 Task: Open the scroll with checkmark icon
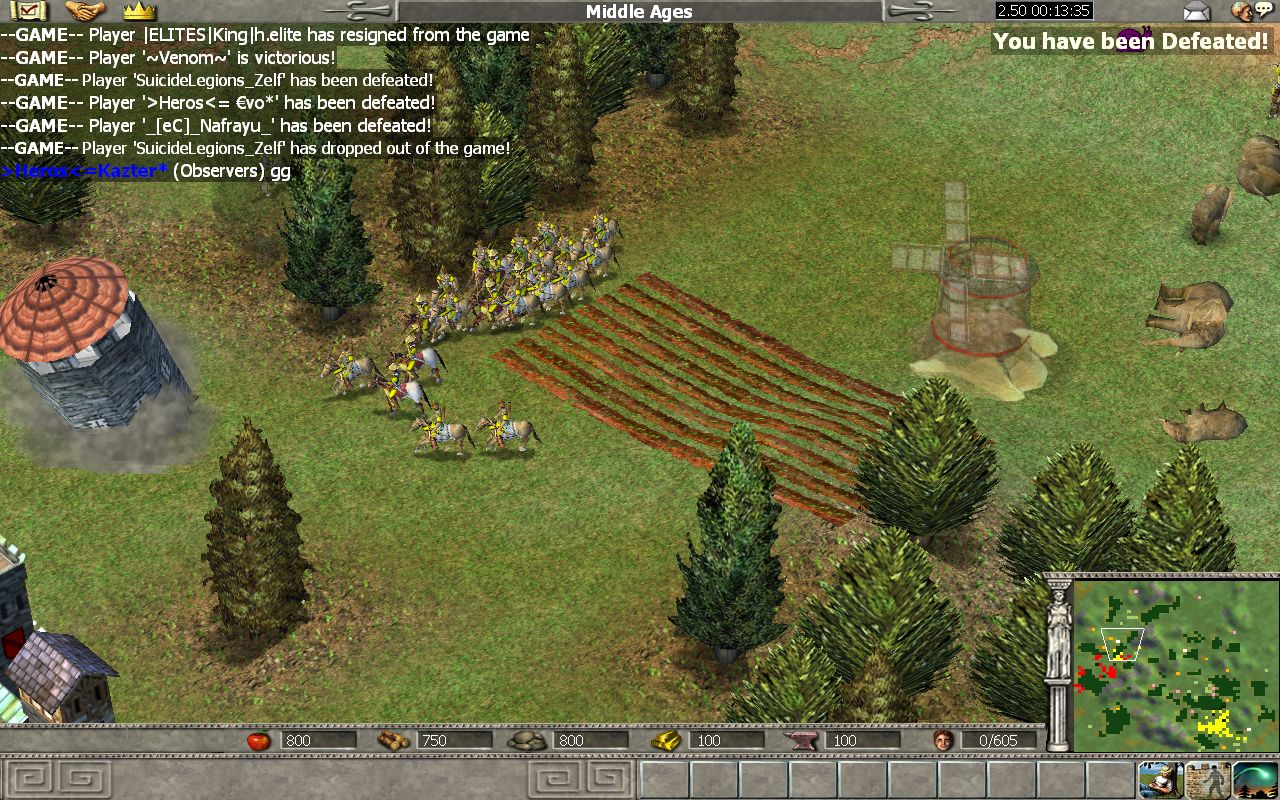point(32,11)
